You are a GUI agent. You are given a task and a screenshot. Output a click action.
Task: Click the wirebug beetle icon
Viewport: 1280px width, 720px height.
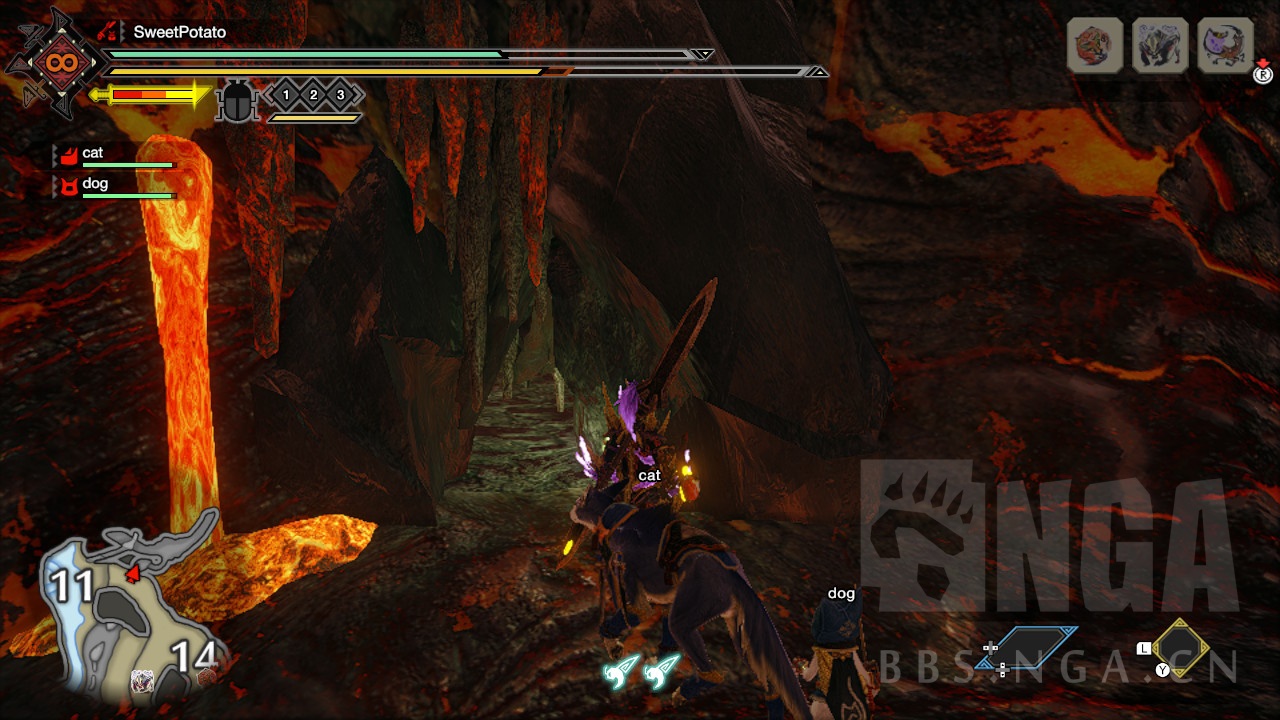[237, 101]
